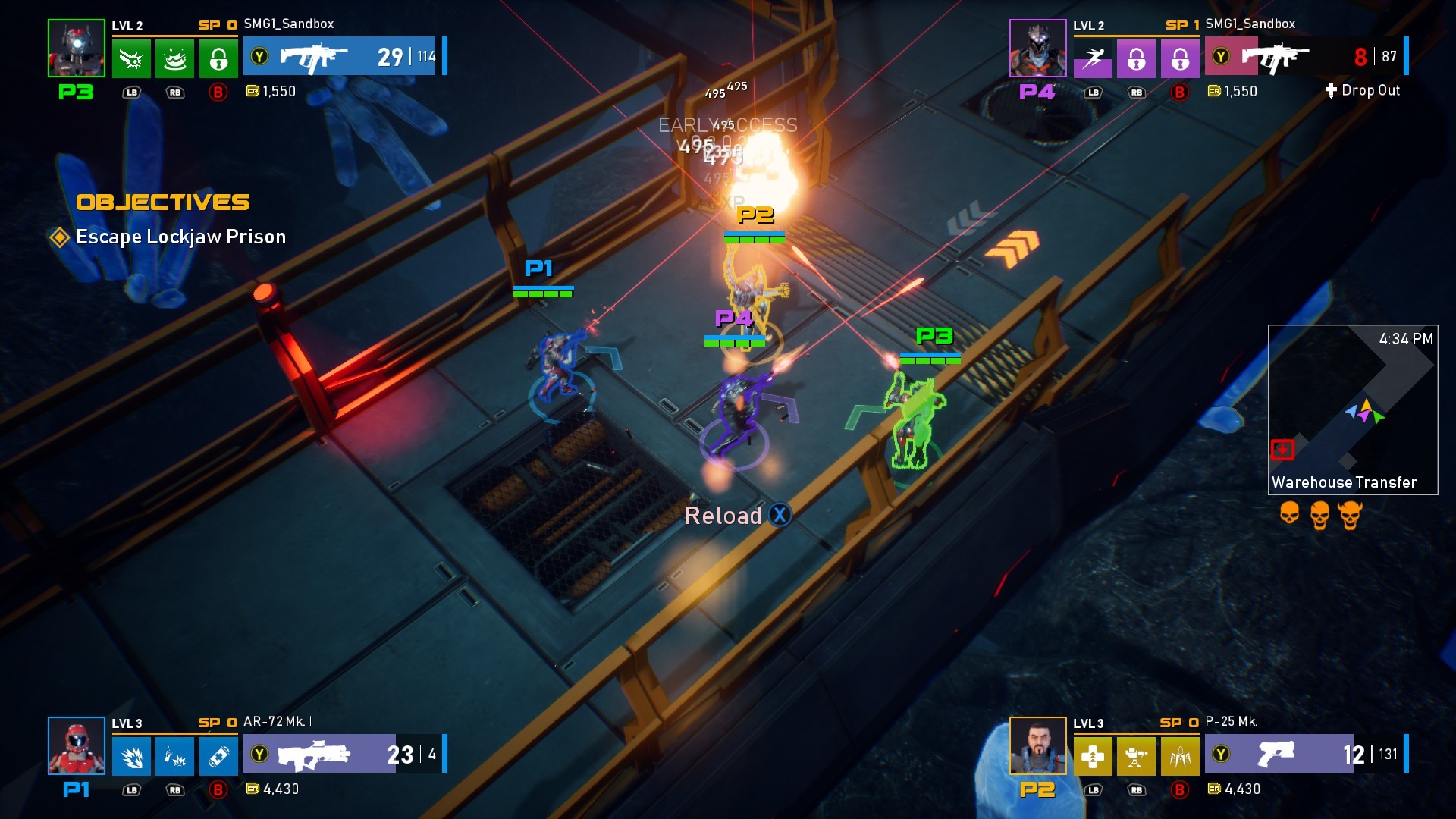1456x819 pixels.
Task: Click the Drop Out option for P4
Action: tap(1363, 90)
